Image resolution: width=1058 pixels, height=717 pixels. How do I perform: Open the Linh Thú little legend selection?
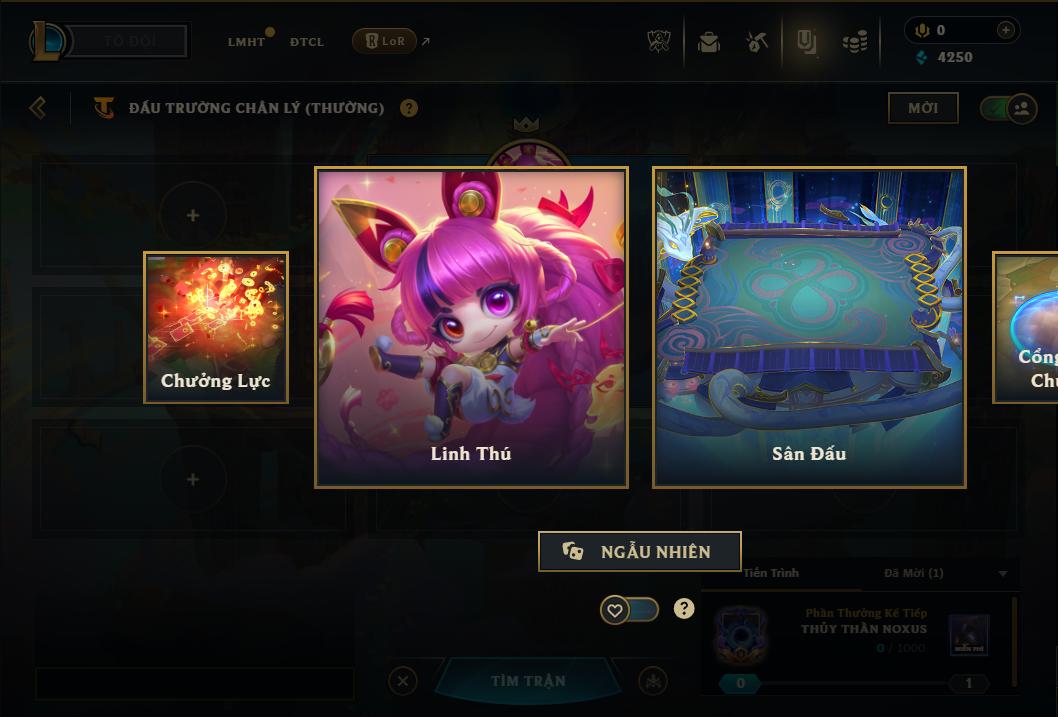[471, 327]
